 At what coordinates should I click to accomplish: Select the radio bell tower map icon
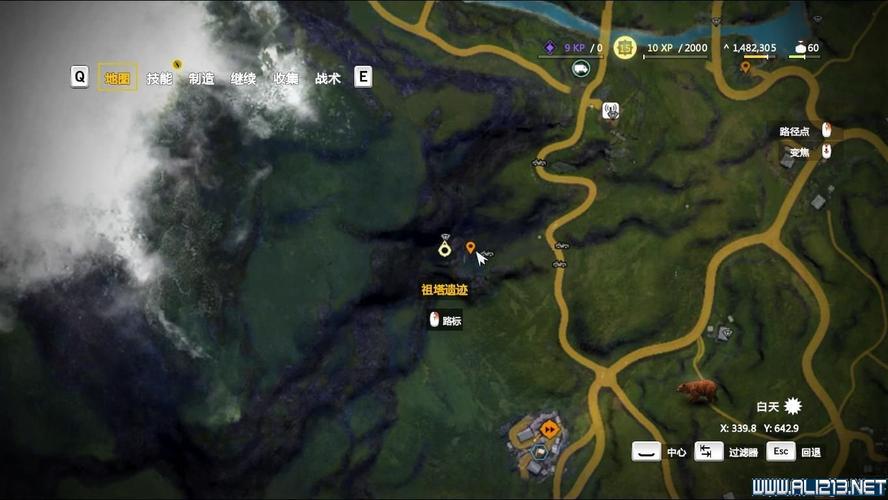pyautogui.click(x=610, y=110)
